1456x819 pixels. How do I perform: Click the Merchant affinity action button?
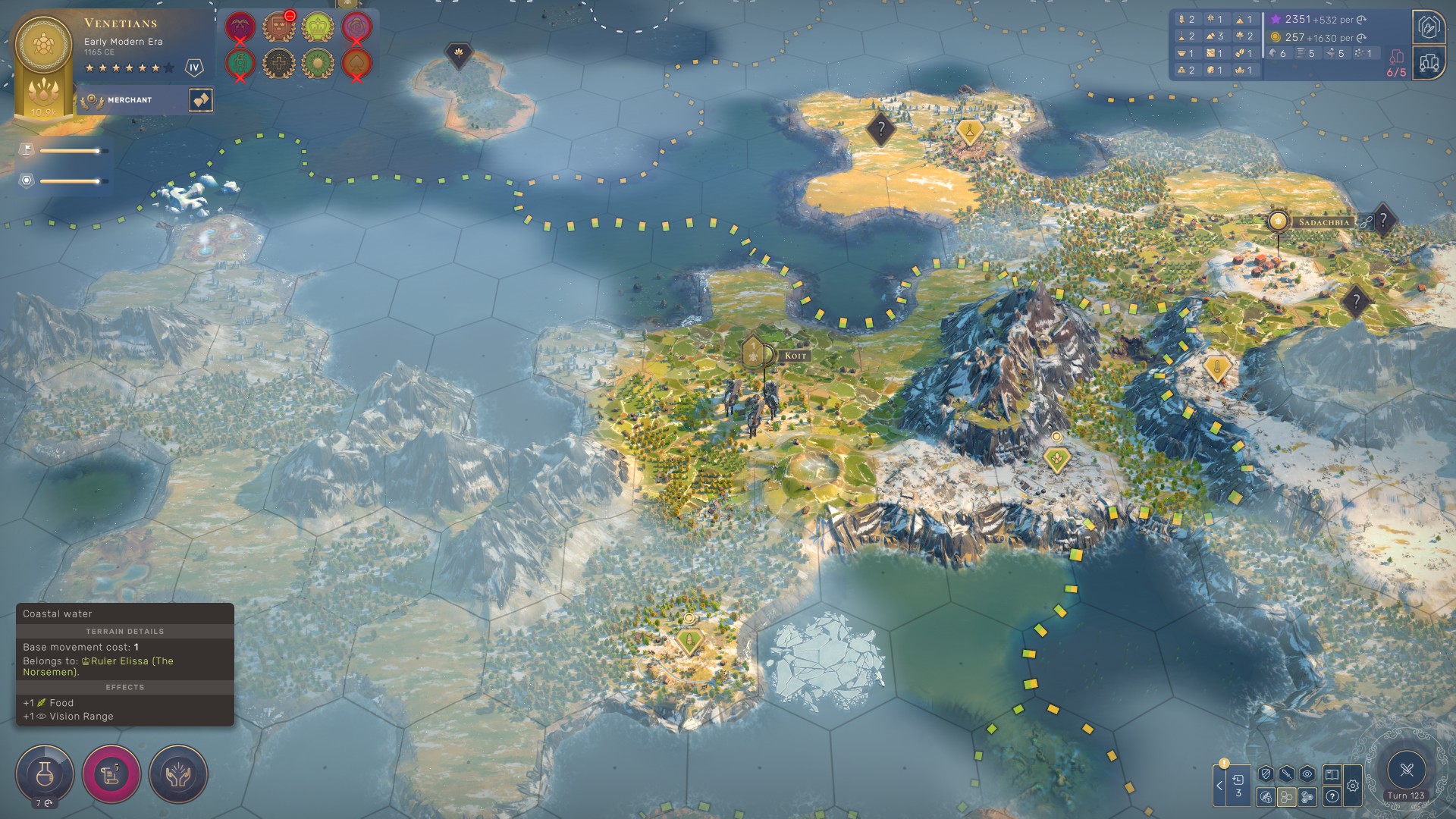click(201, 100)
